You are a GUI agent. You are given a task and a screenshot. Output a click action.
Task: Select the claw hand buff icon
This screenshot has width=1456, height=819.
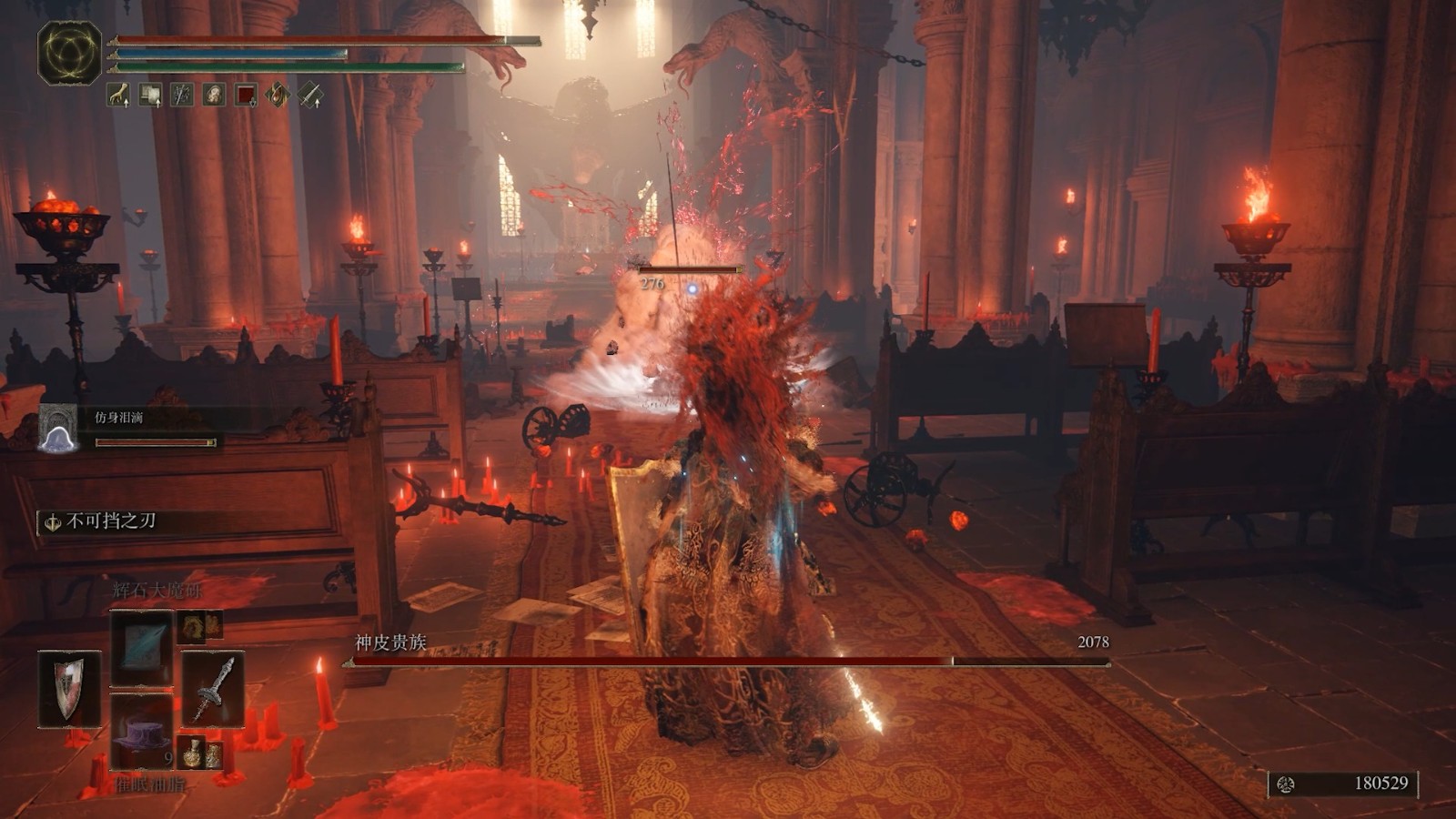pyautogui.click(x=119, y=94)
